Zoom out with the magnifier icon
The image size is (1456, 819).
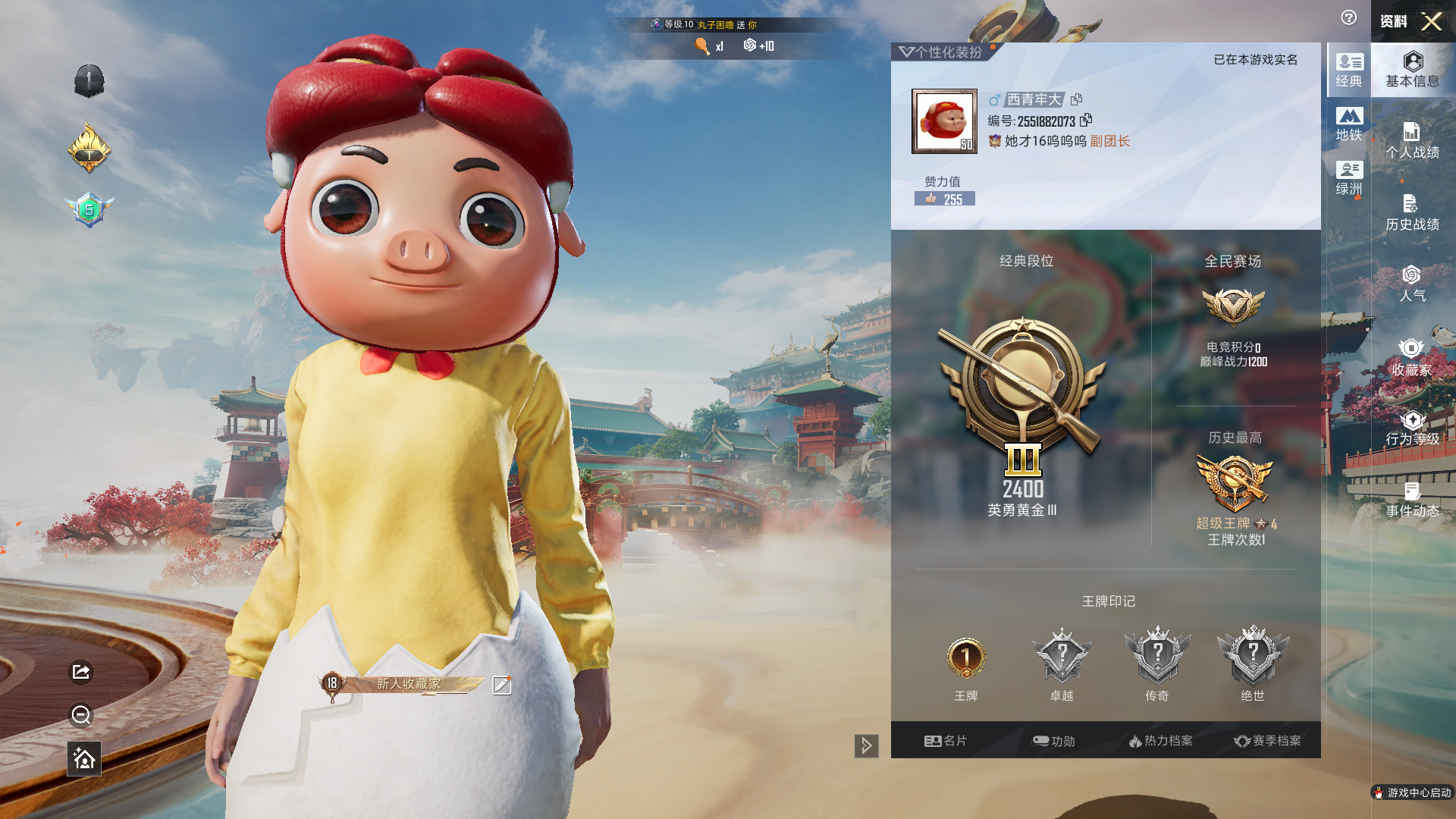pyautogui.click(x=81, y=715)
